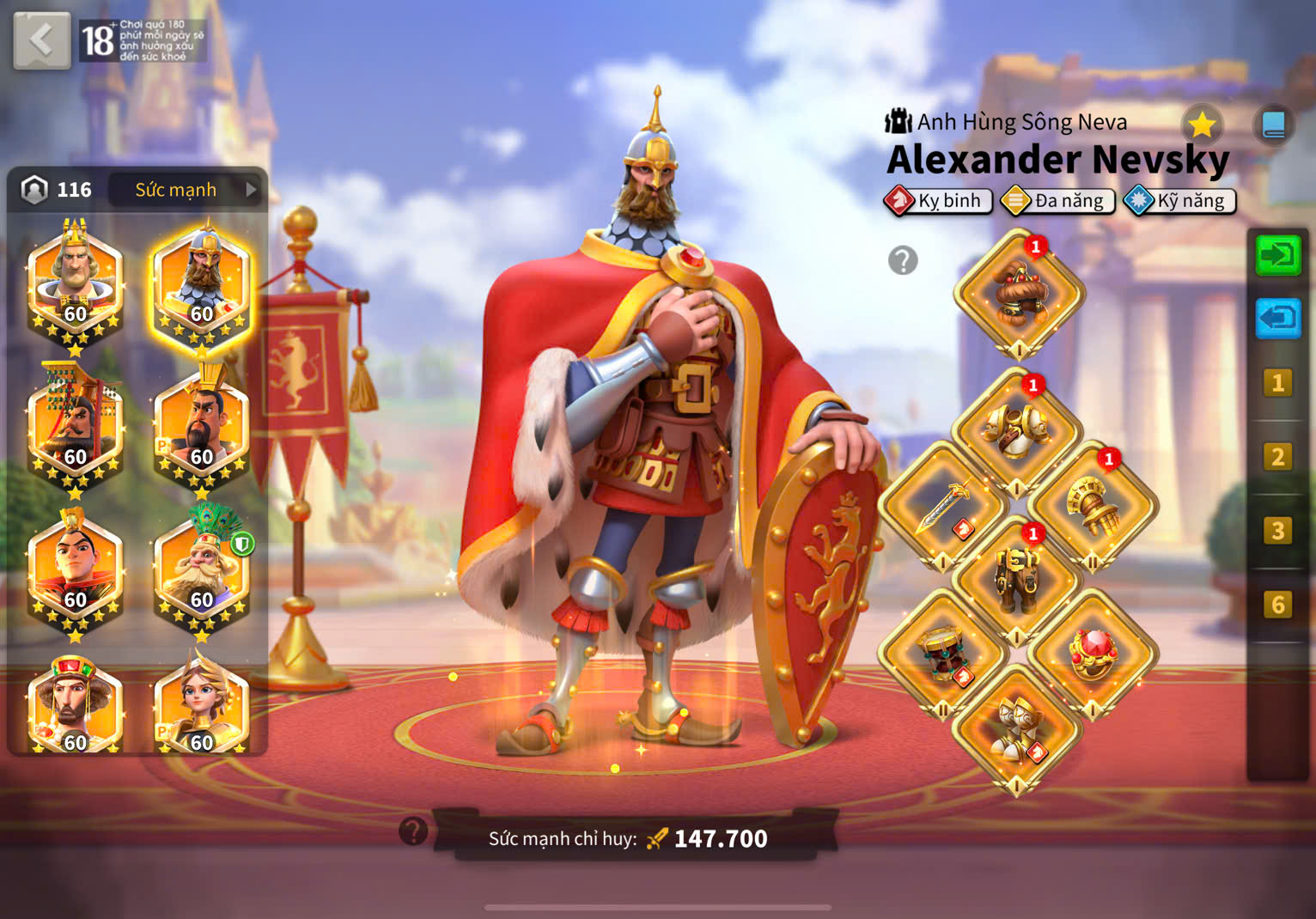Select the sword weapon slot
The height and width of the screenshot is (919, 1316).
942,506
